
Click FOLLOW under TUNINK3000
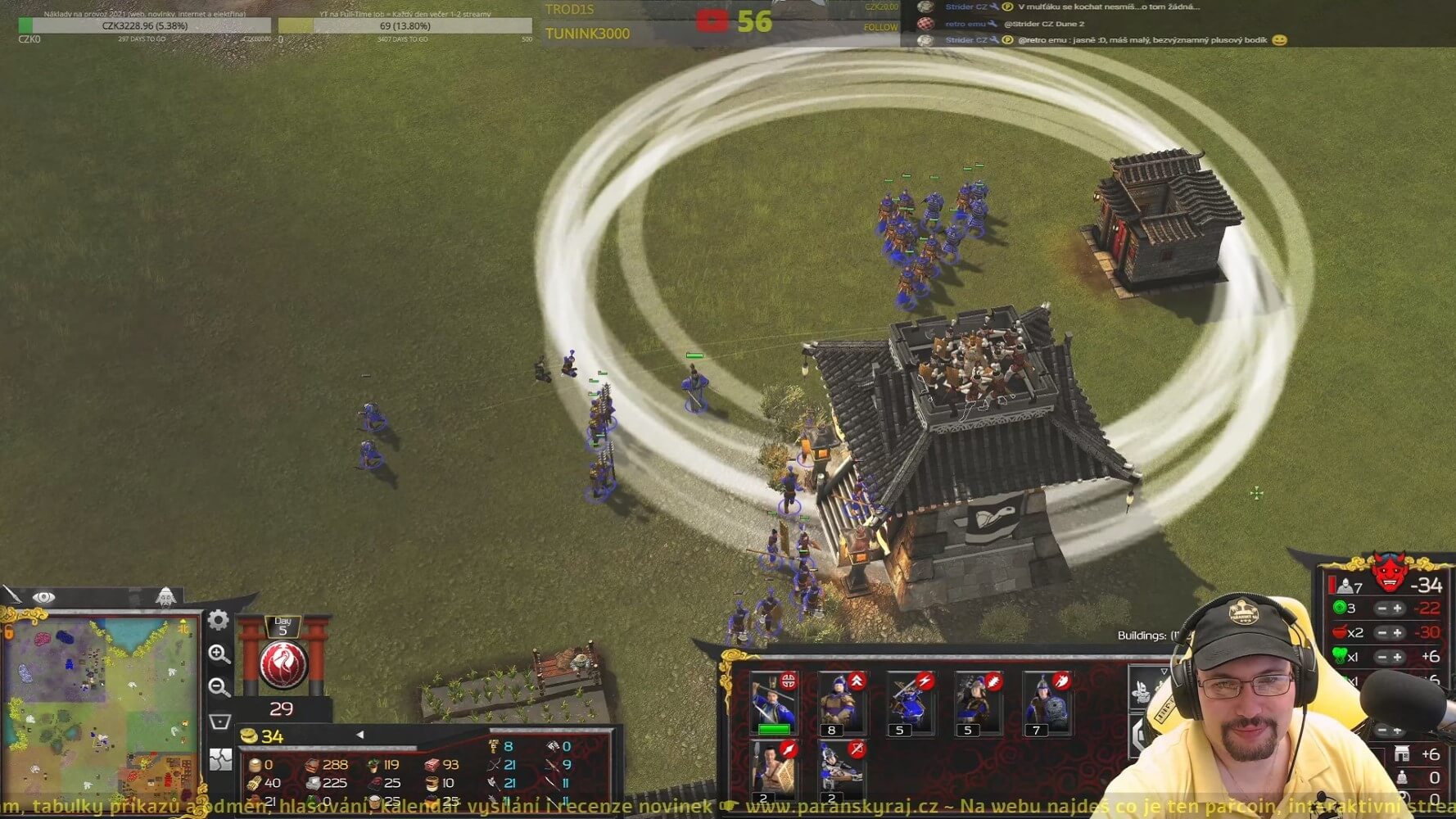coord(883,27)
